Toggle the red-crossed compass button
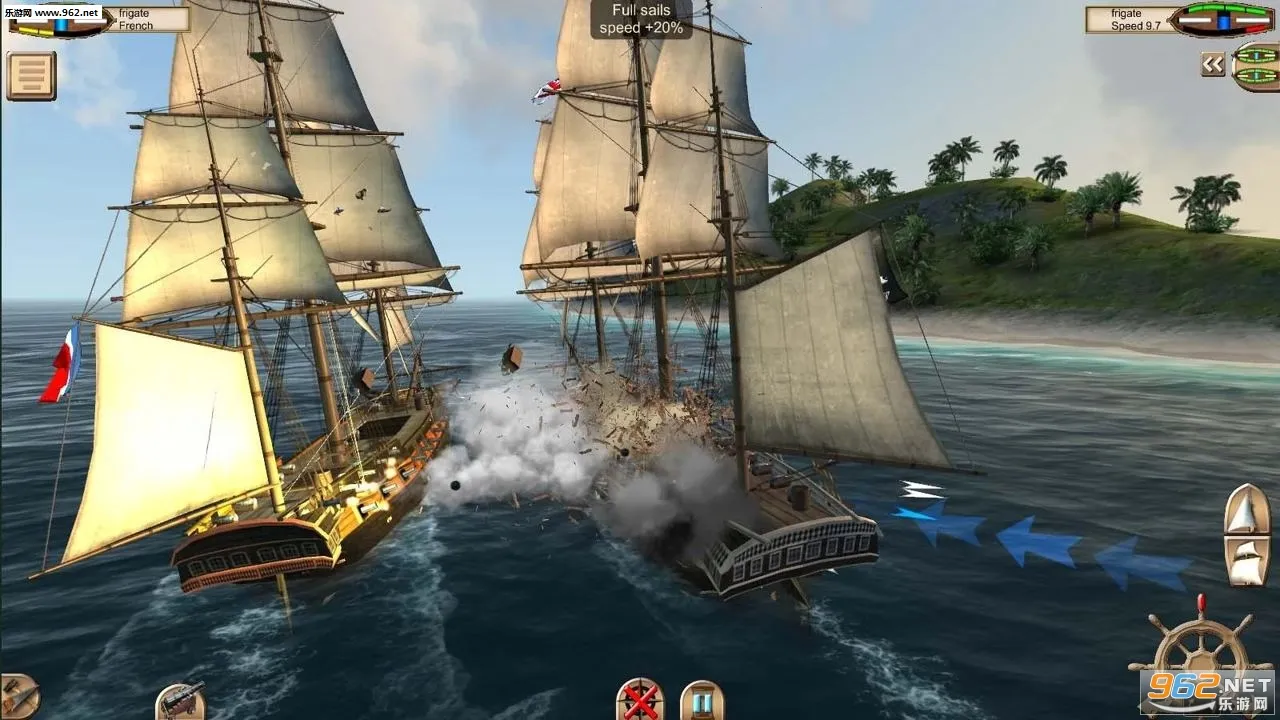 coord(640,699)
